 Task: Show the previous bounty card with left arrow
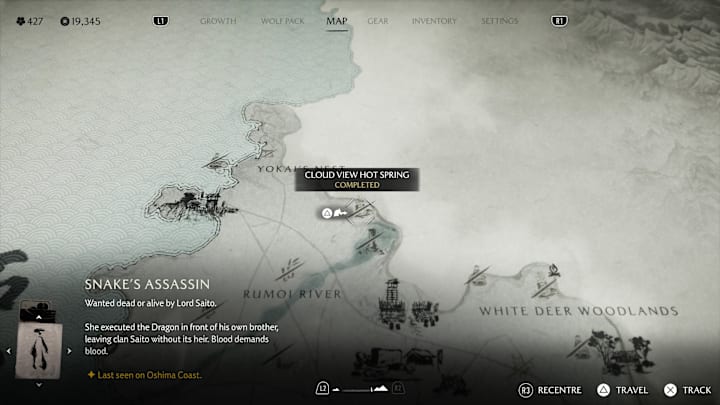point(9,351)
